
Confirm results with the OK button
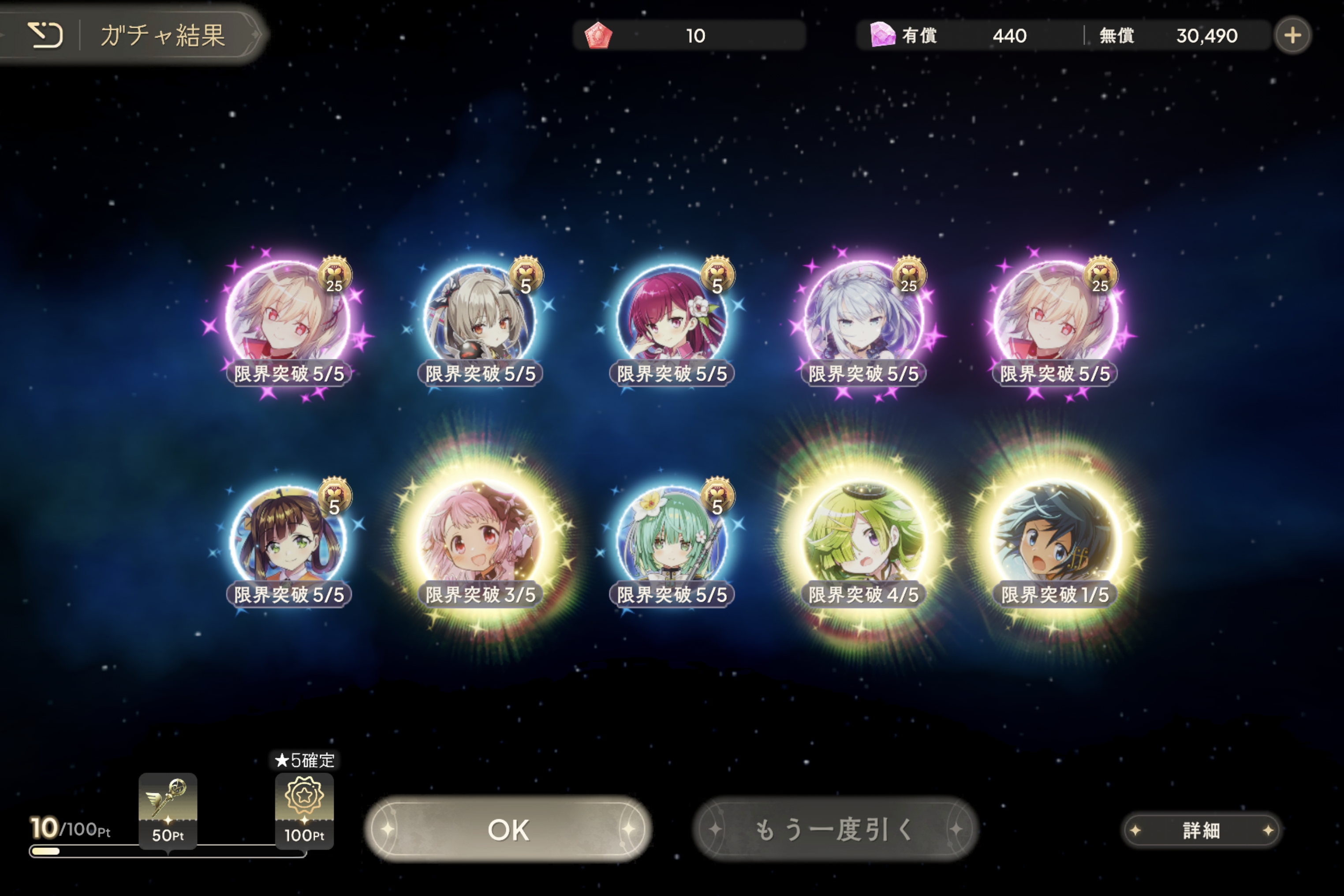pyautogui.click(x=508, y=829)
